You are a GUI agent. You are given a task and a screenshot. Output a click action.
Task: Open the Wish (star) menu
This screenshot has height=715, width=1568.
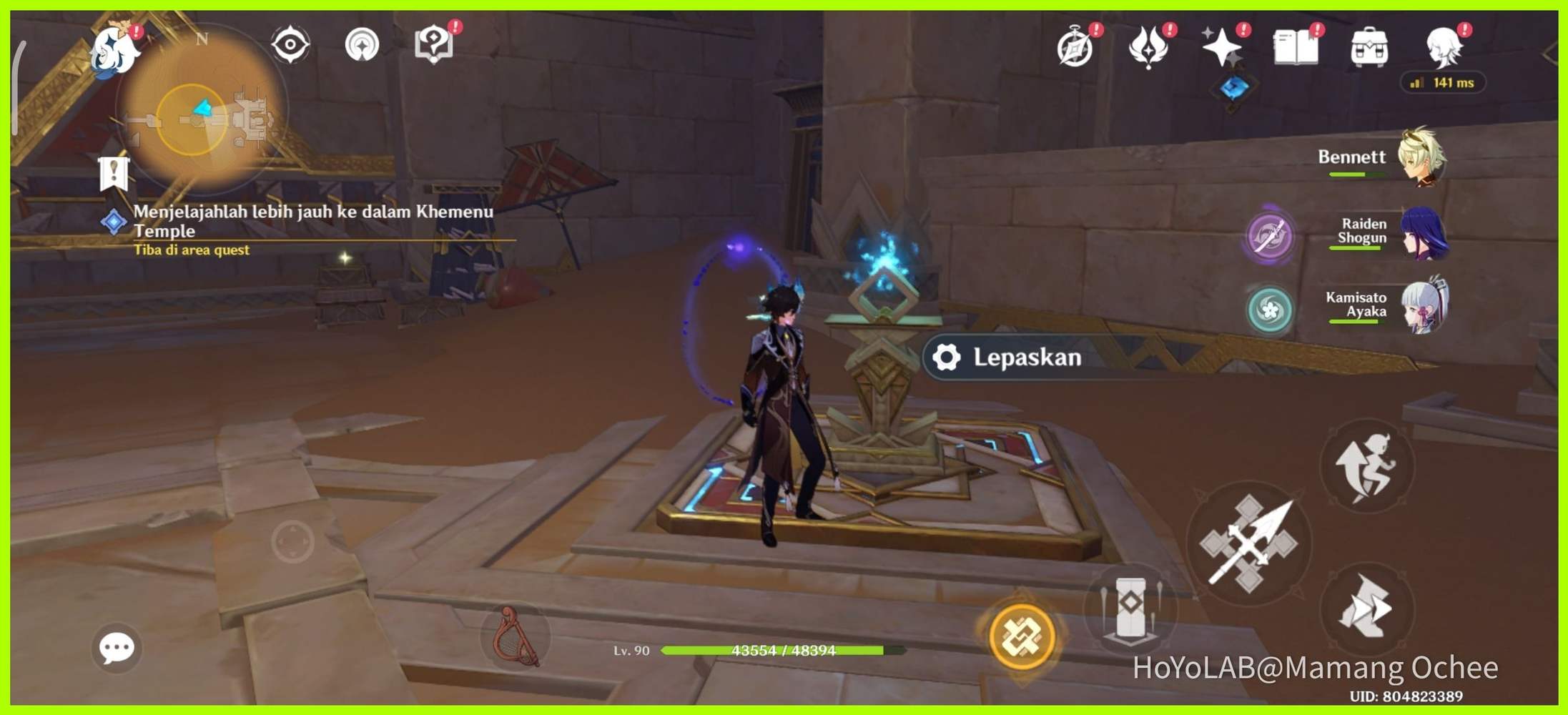click(x=1221, y=46)
